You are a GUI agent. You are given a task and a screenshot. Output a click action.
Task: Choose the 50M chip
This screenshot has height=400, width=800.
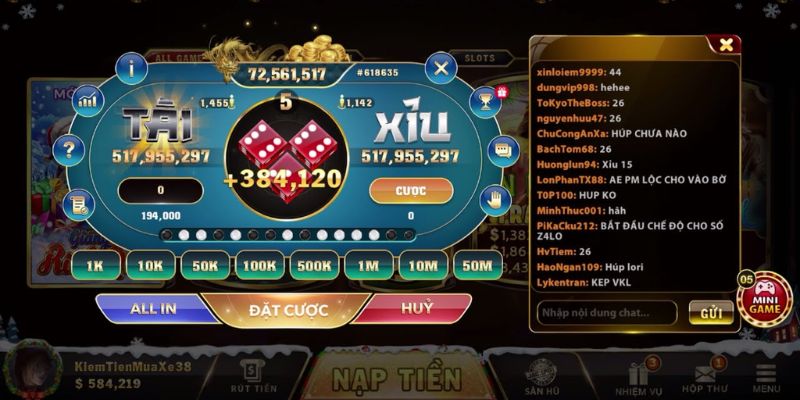tap(476, 265)
